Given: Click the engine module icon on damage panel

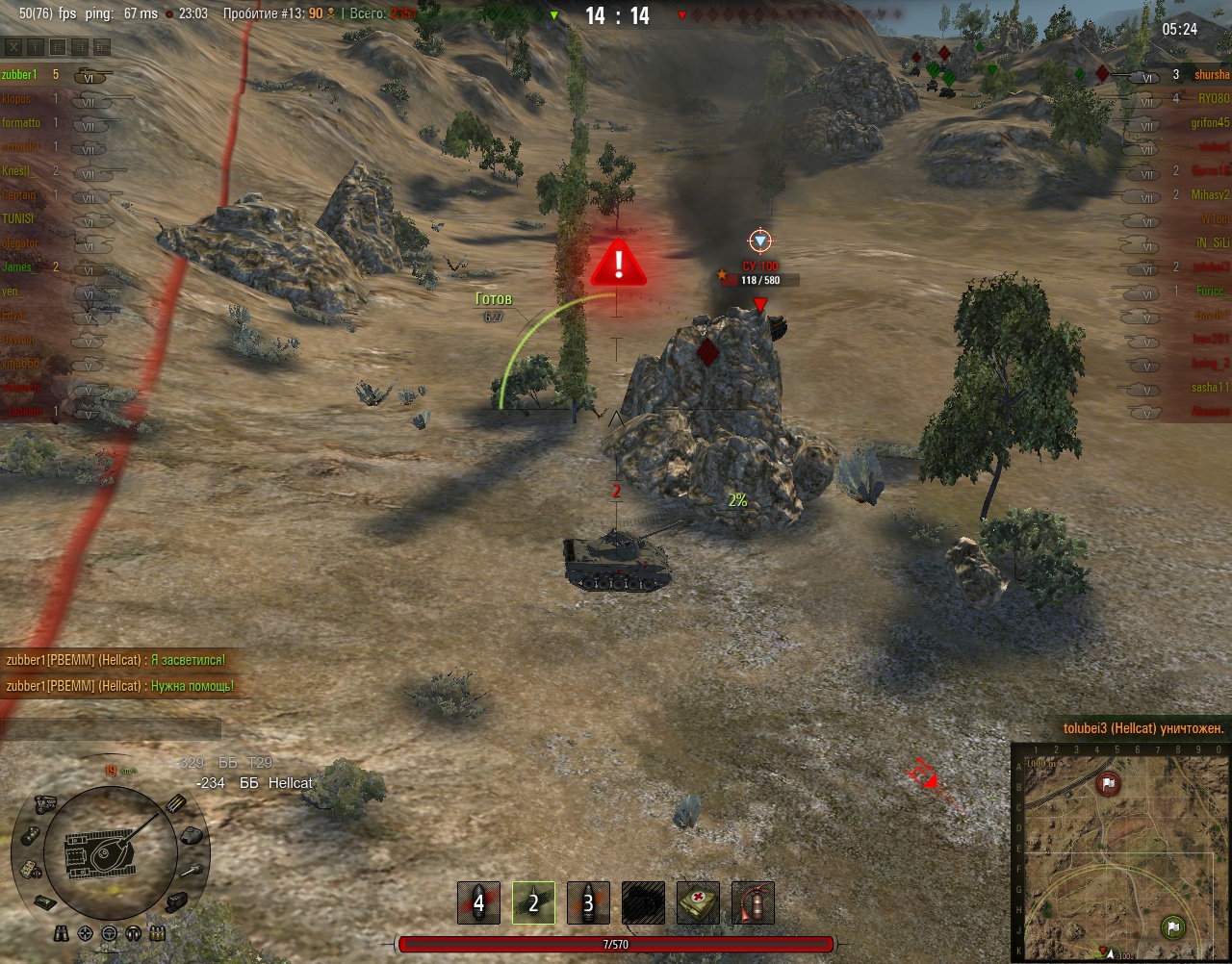Looking at the screenshot, I should click(x=45, y=803).
